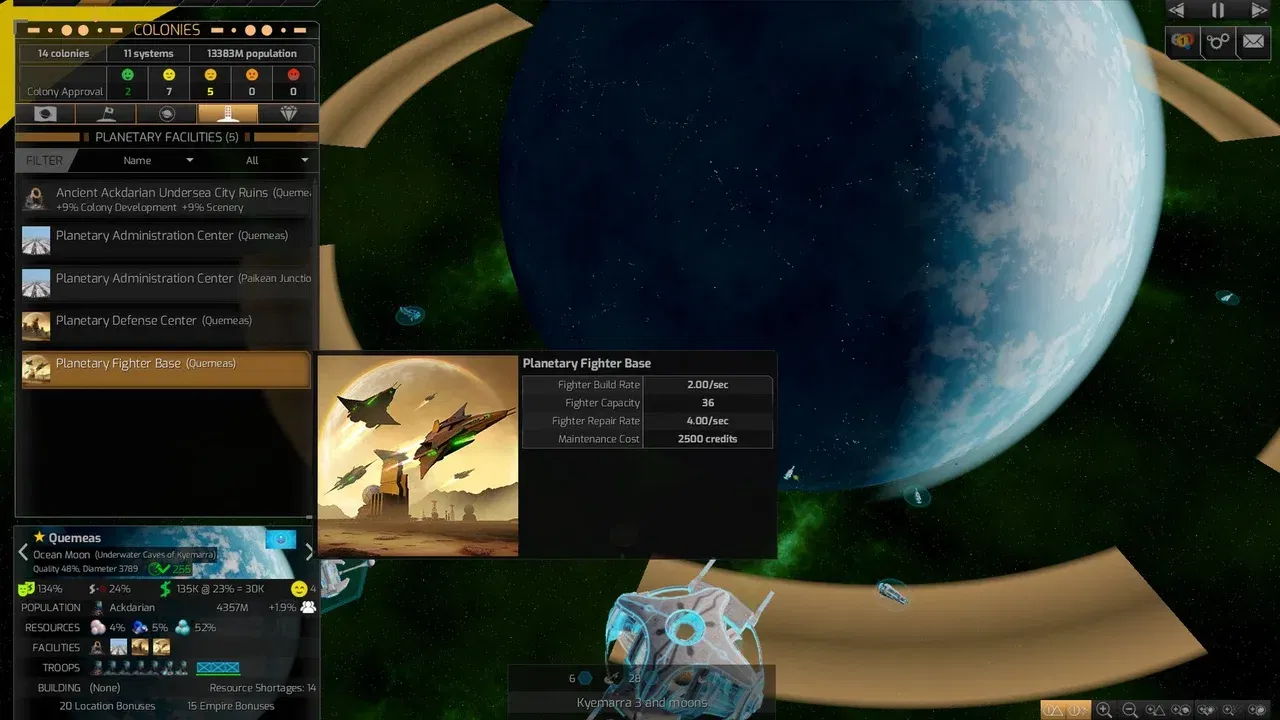Viewport: 1280px width, 720px height.
Task: Select the flag colony overview icon
Action: [104, 113]
